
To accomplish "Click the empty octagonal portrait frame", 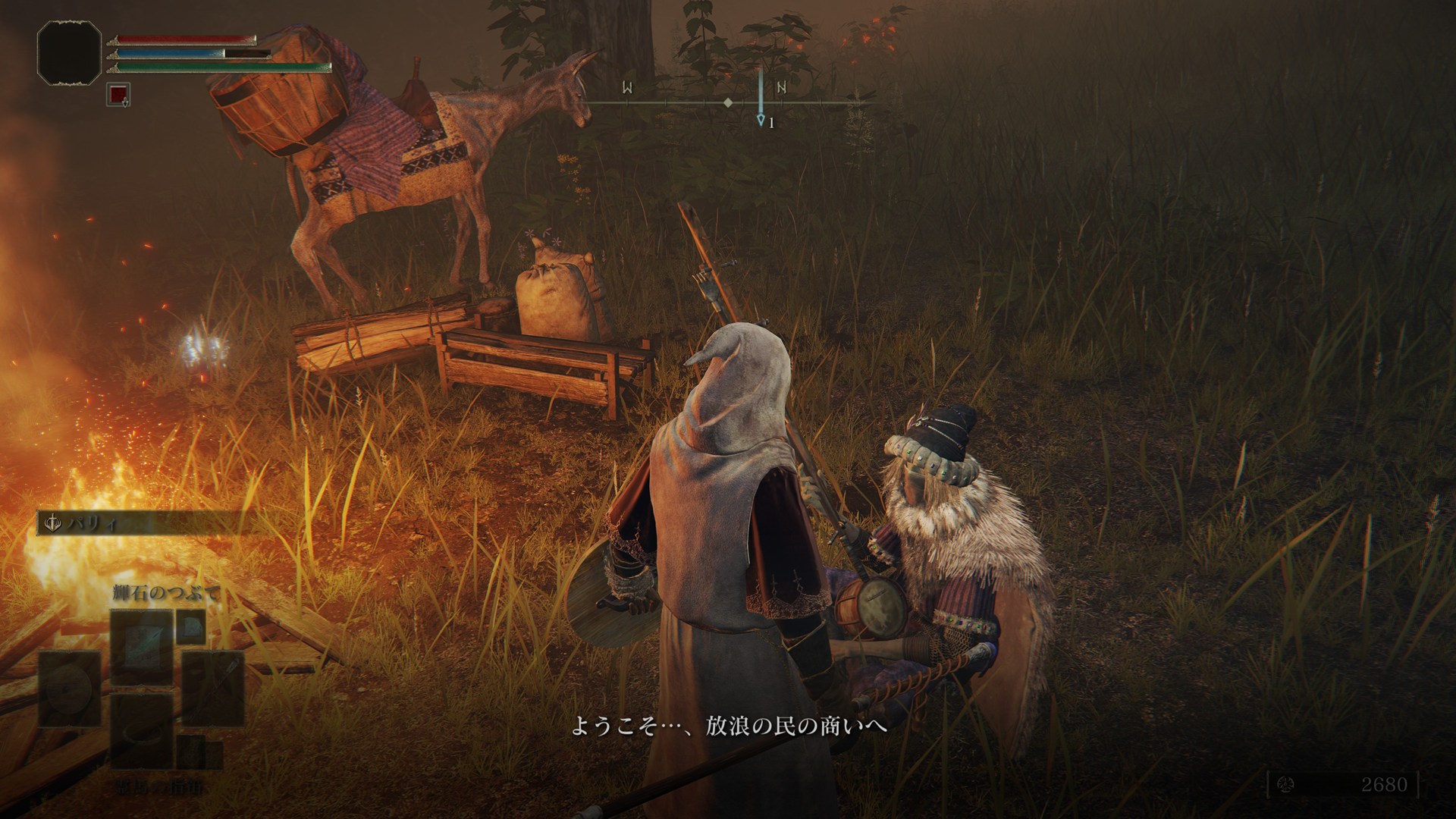I will [69, 52].
